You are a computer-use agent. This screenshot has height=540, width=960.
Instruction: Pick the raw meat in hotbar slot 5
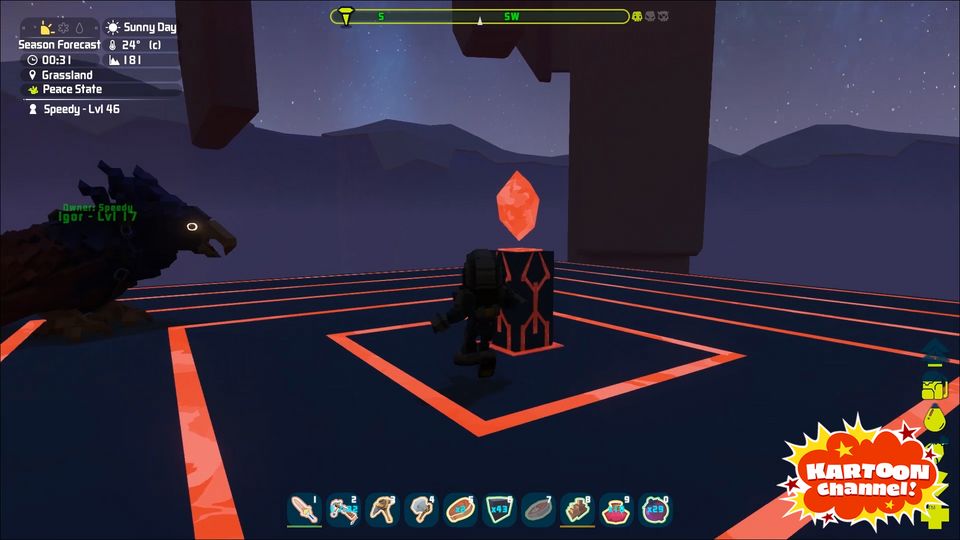coord(460,509)
